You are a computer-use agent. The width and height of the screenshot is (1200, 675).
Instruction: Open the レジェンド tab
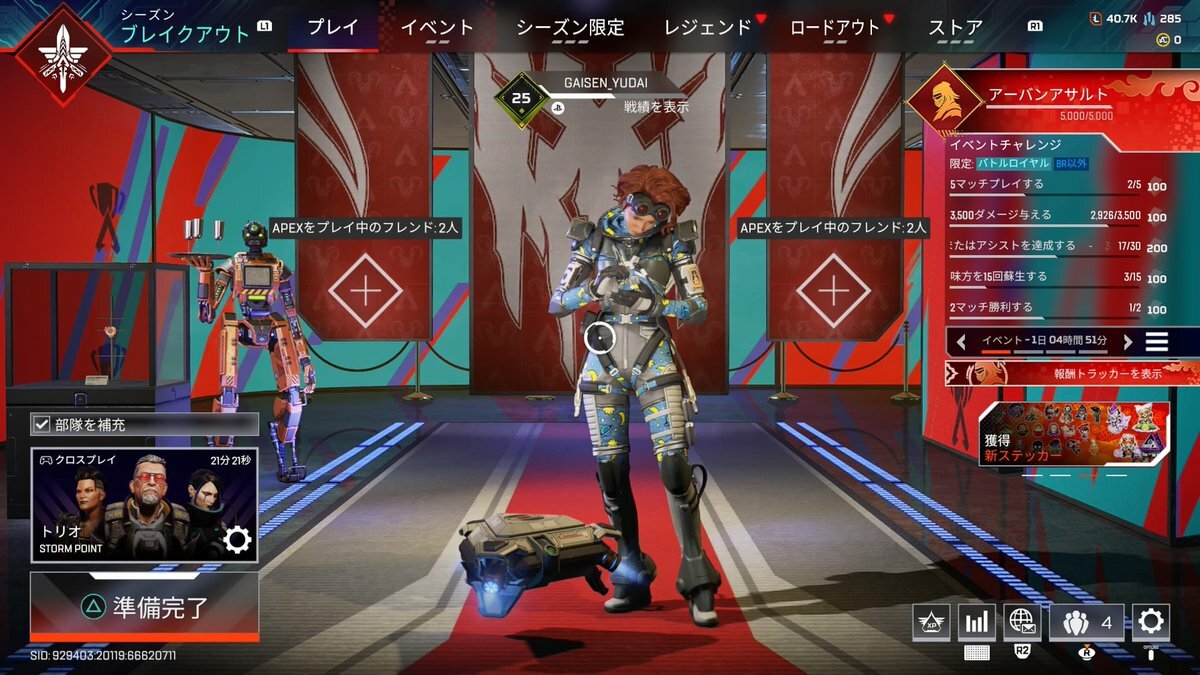(x=707, y=28)
